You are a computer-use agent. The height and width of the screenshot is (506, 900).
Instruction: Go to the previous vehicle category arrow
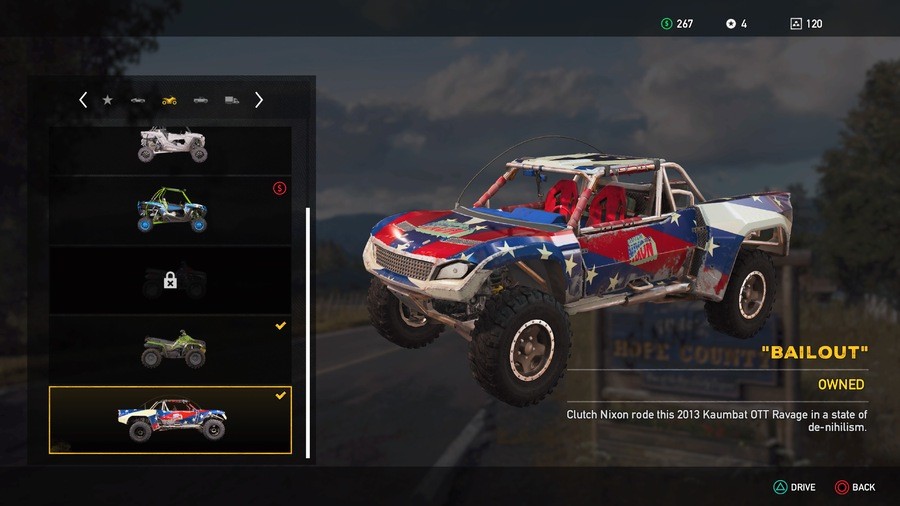click(83, 100)
